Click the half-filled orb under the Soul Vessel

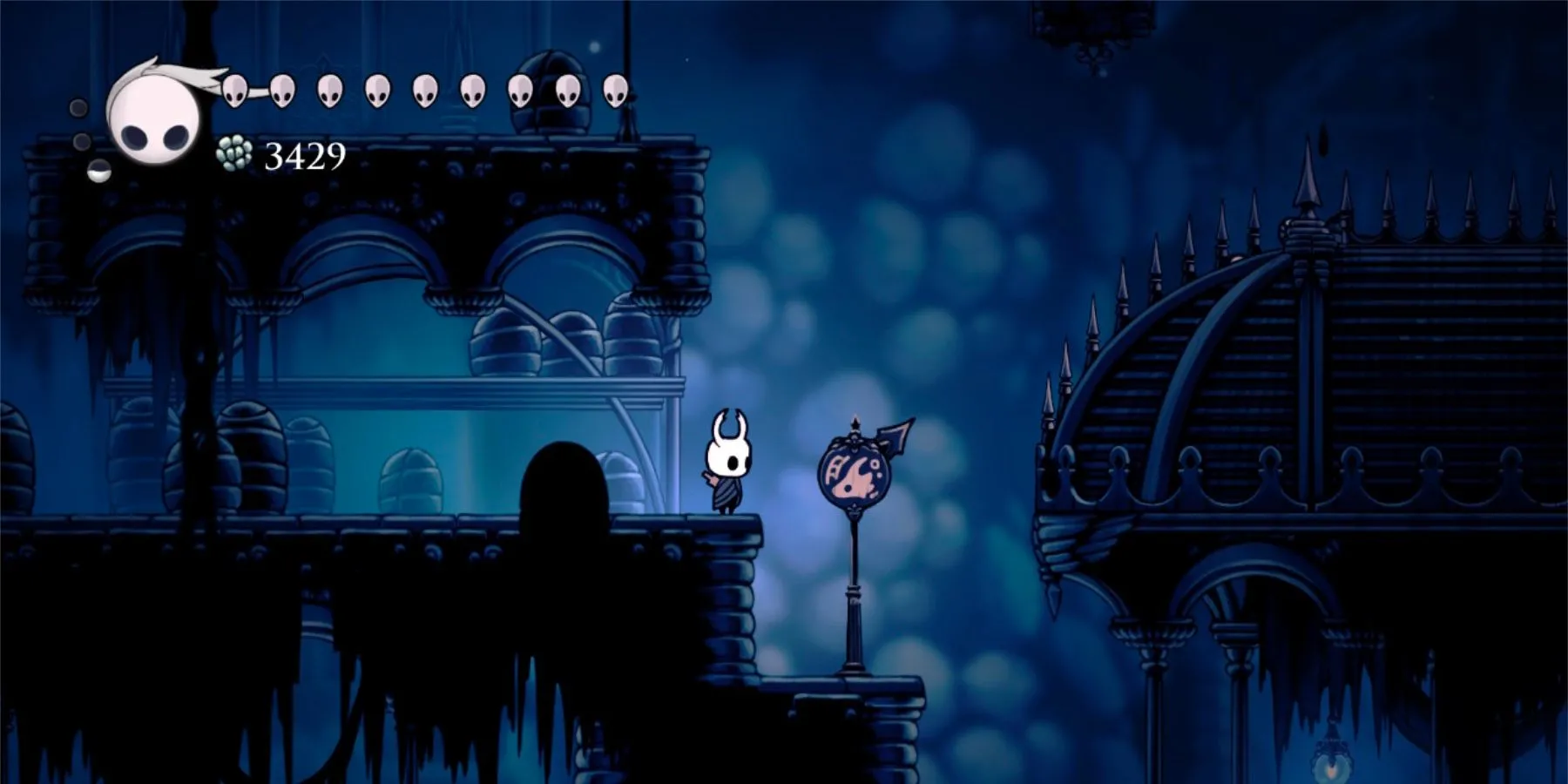coord(99,172)
